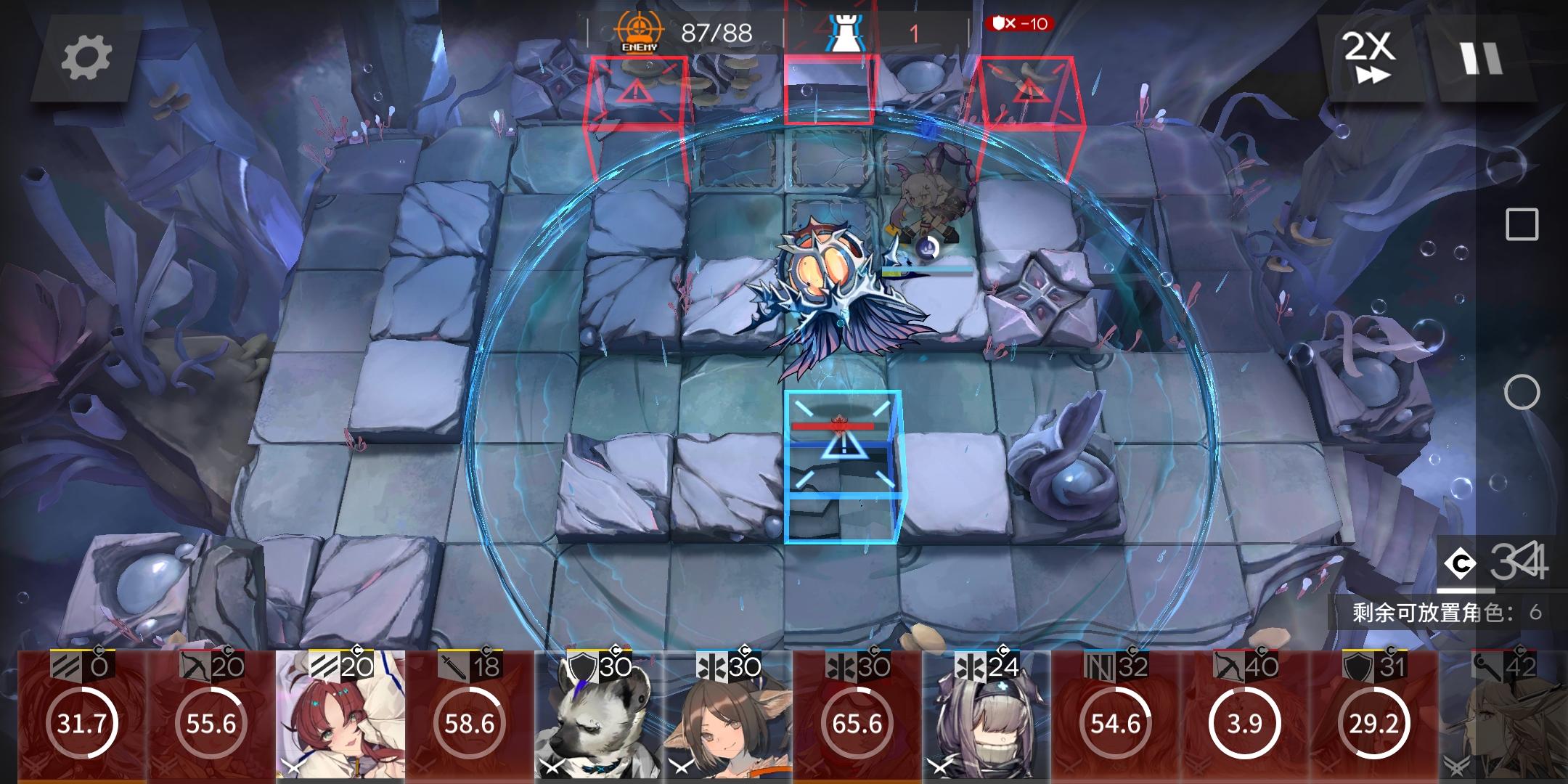Viewport: 1568px width, 784px height.
Task: Toggle the 2X game speed
Action: pyautogui.click(x=1372, y=58)
